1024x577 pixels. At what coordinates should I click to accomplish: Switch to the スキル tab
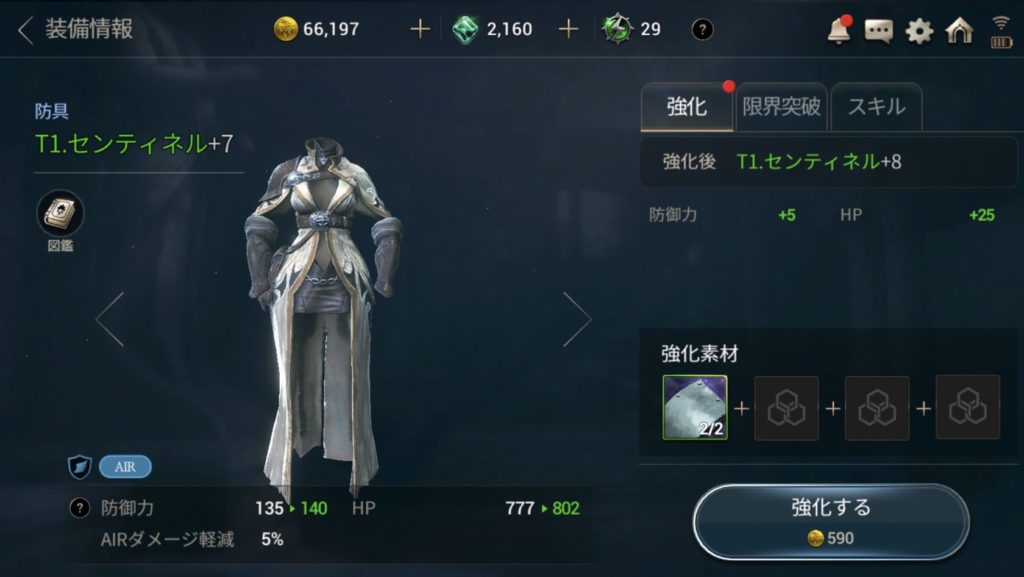(876, 107)
